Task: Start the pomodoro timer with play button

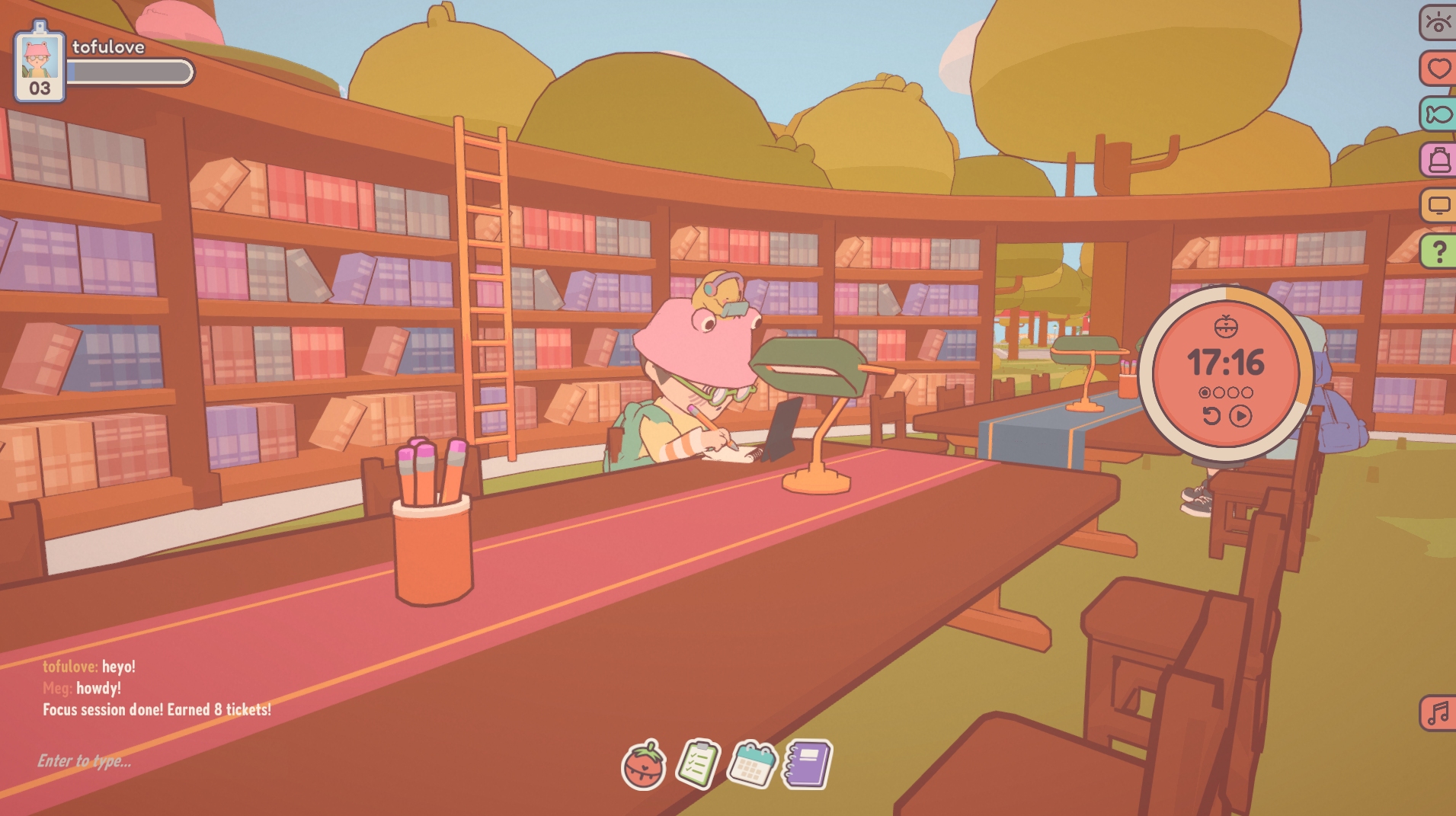Action: (x=1240, y=416)
